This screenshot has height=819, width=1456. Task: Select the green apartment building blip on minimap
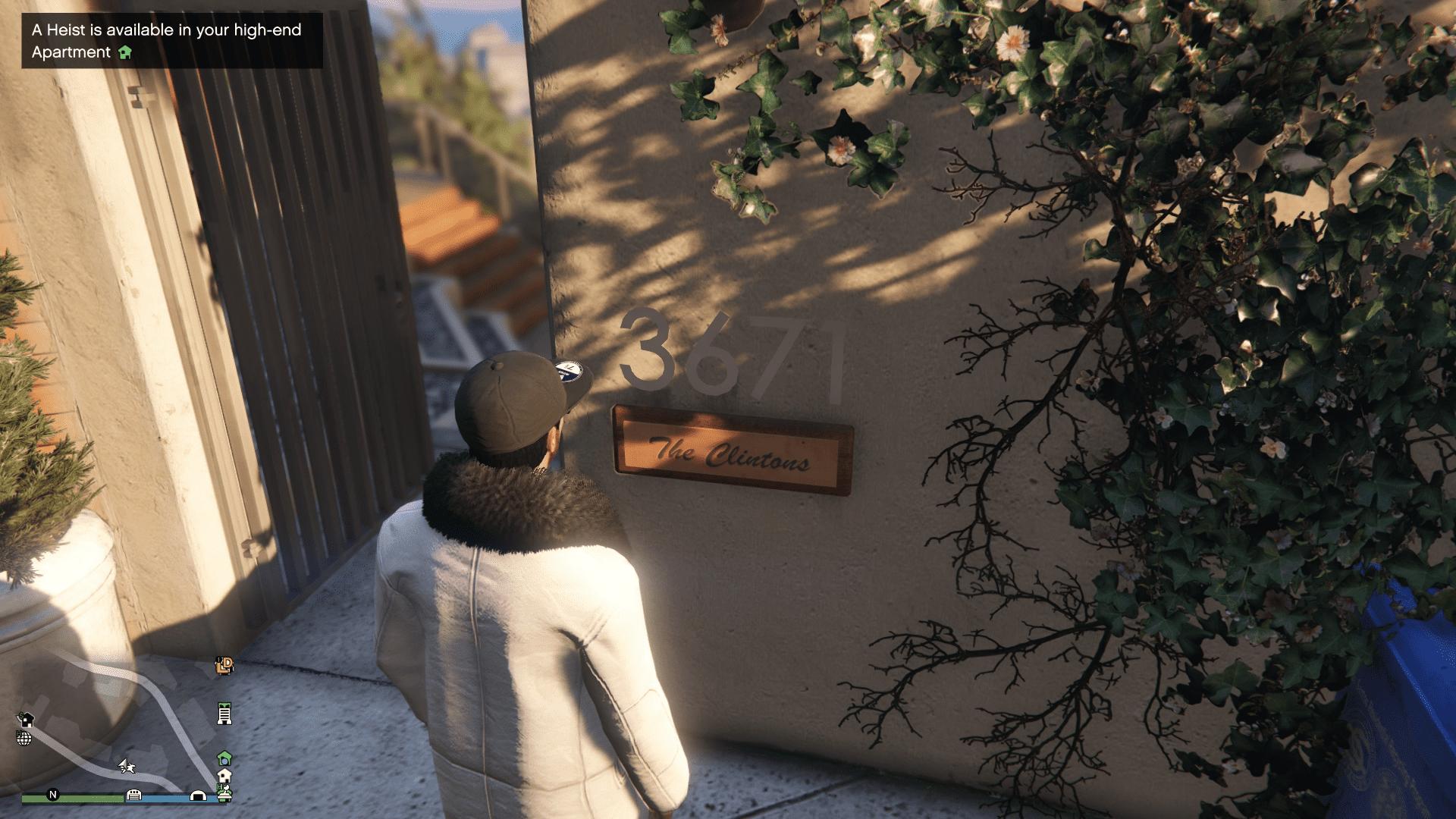coord(224,714)
